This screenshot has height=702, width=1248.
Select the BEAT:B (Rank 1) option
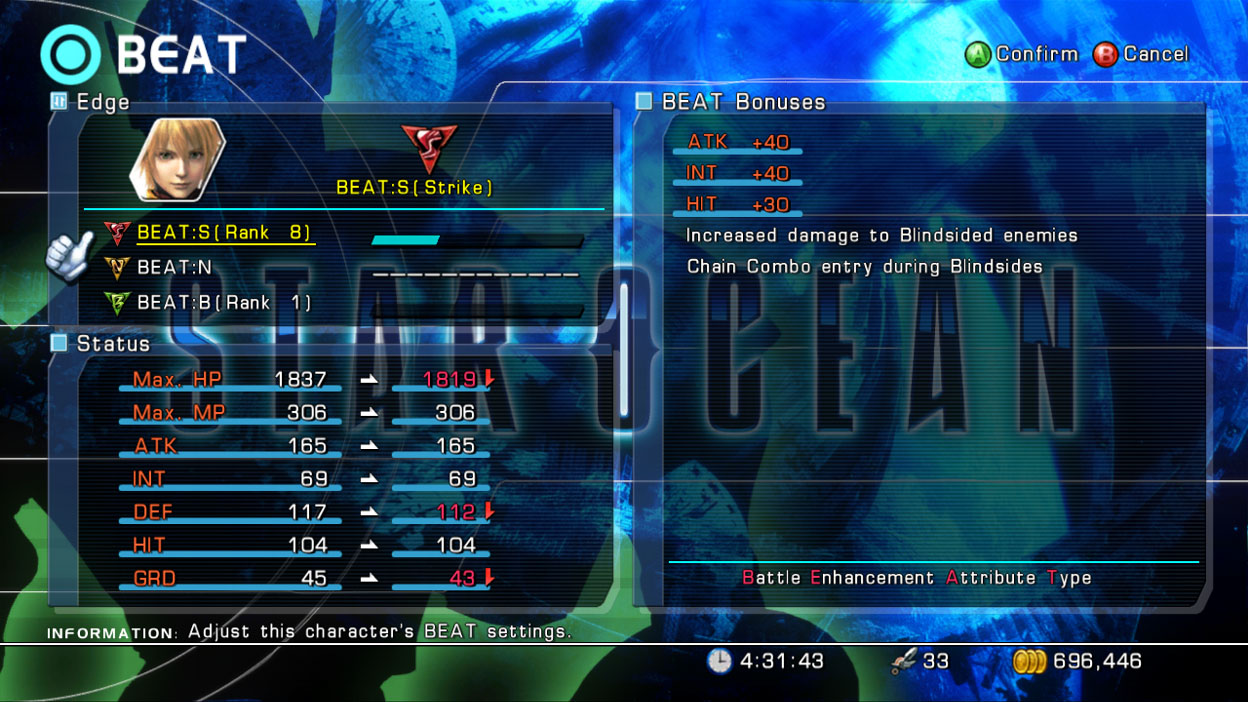tap(223, 302)
